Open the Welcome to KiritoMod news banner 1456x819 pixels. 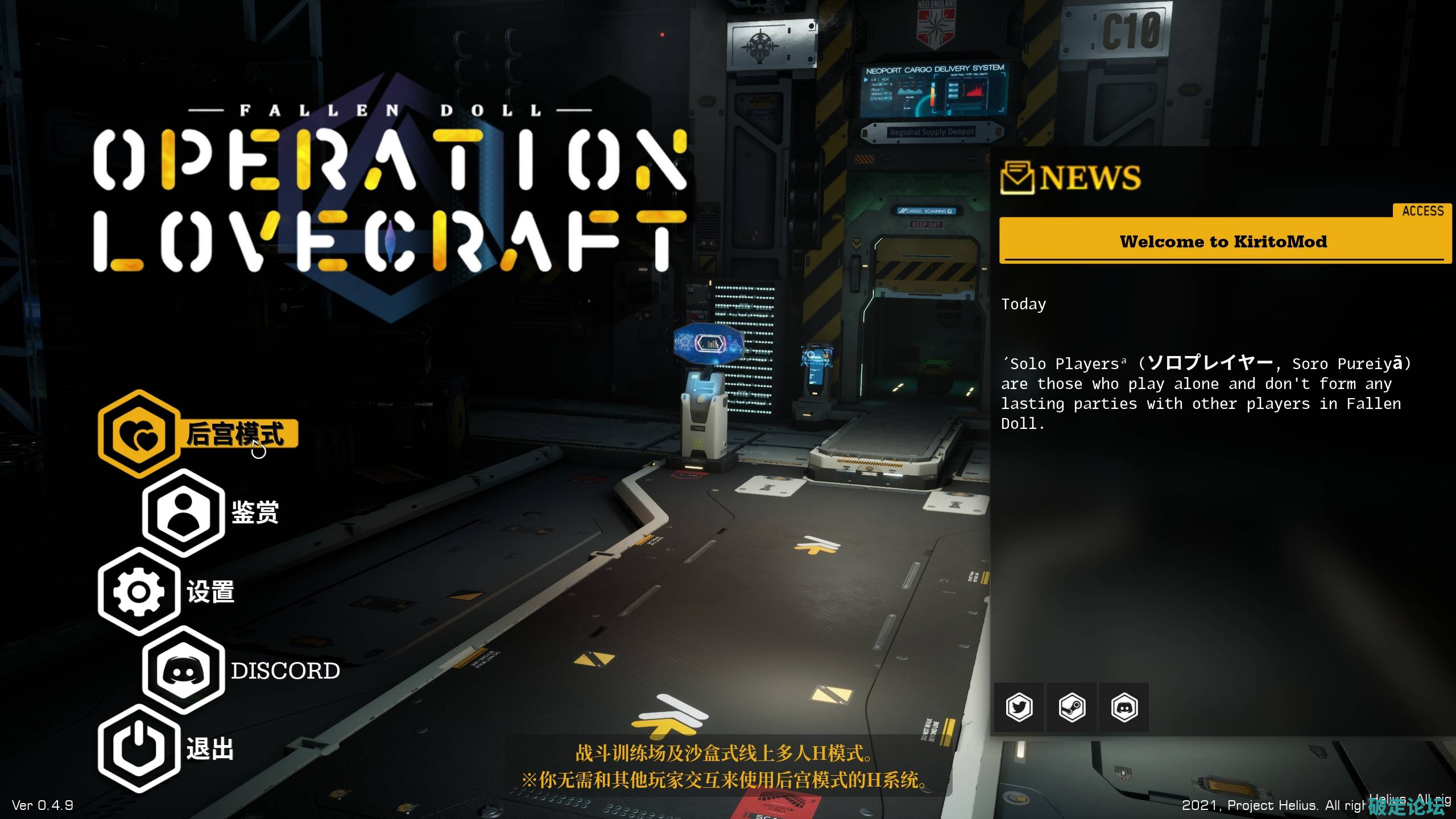pyautogui.click(x=1223, y=242)
